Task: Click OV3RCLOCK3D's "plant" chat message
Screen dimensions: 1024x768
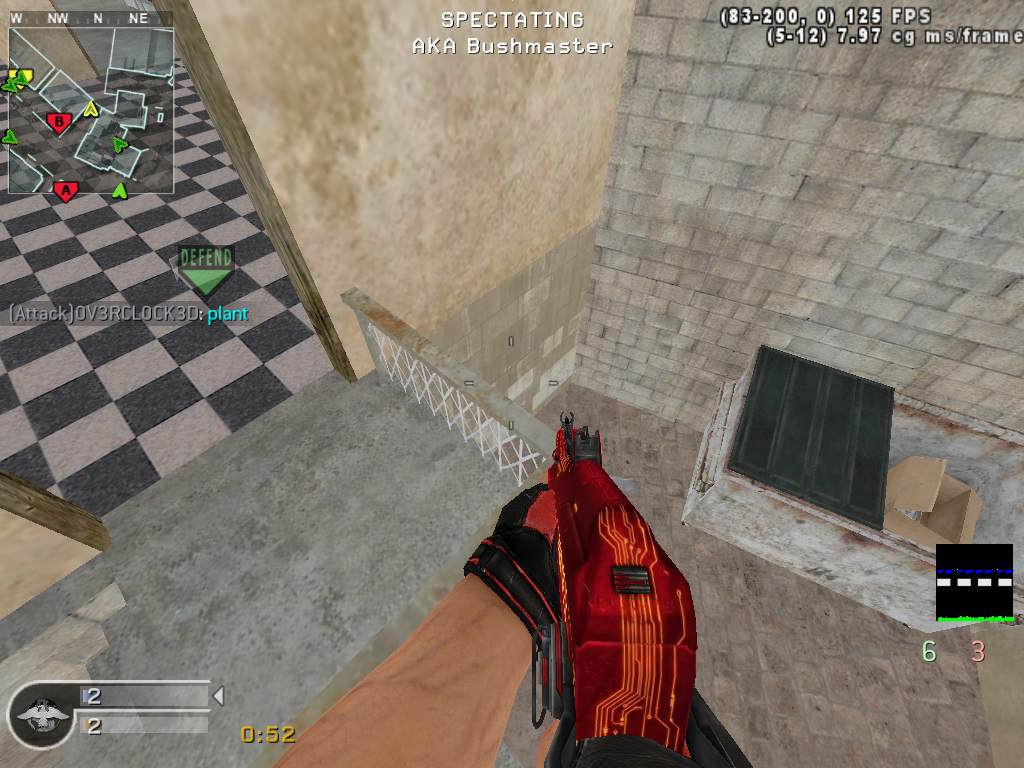Action: point(227,314)
